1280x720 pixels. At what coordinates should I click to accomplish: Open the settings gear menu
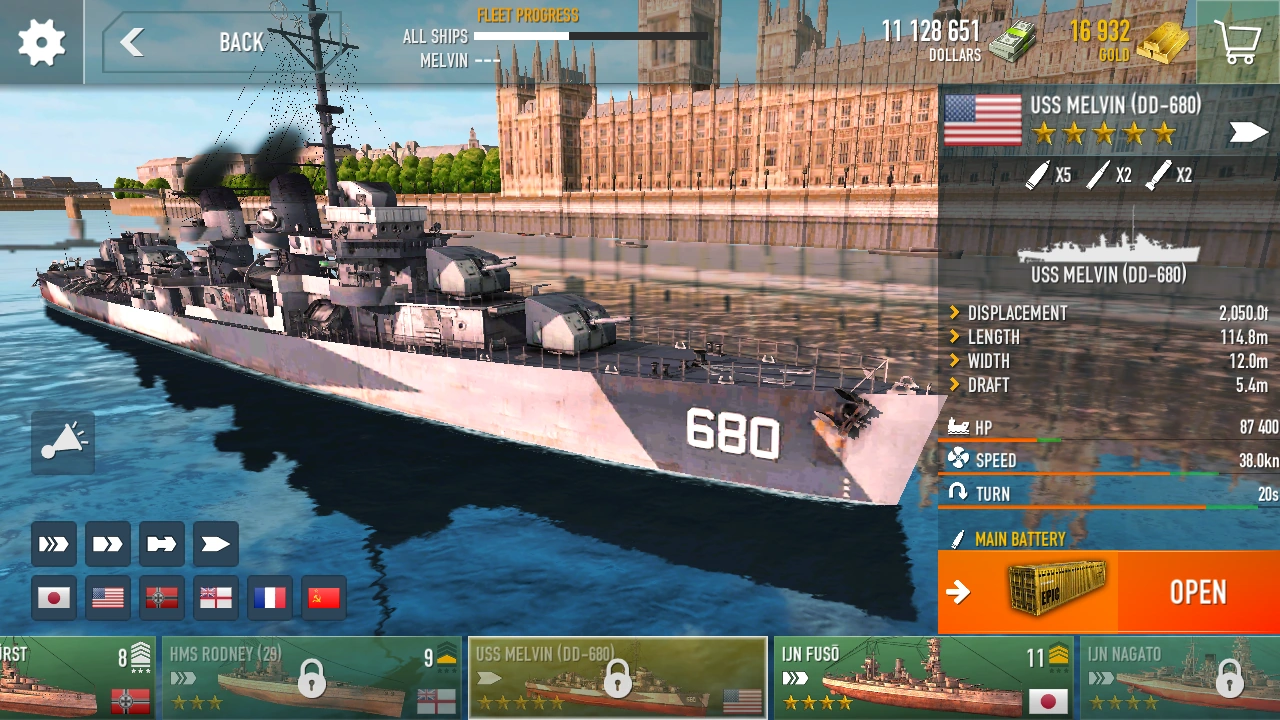[x=40, y=42]
